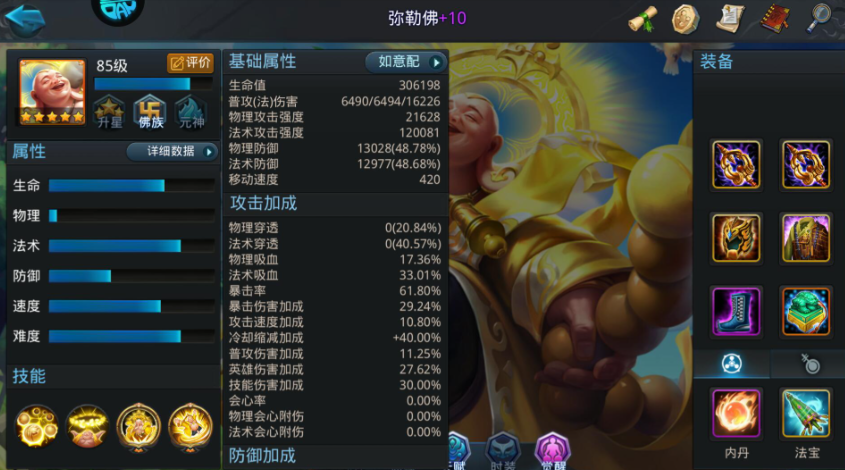845x470 pixels.
Task: Open the 内丹 fire orb slot
Action: click(x=737, y=413)
